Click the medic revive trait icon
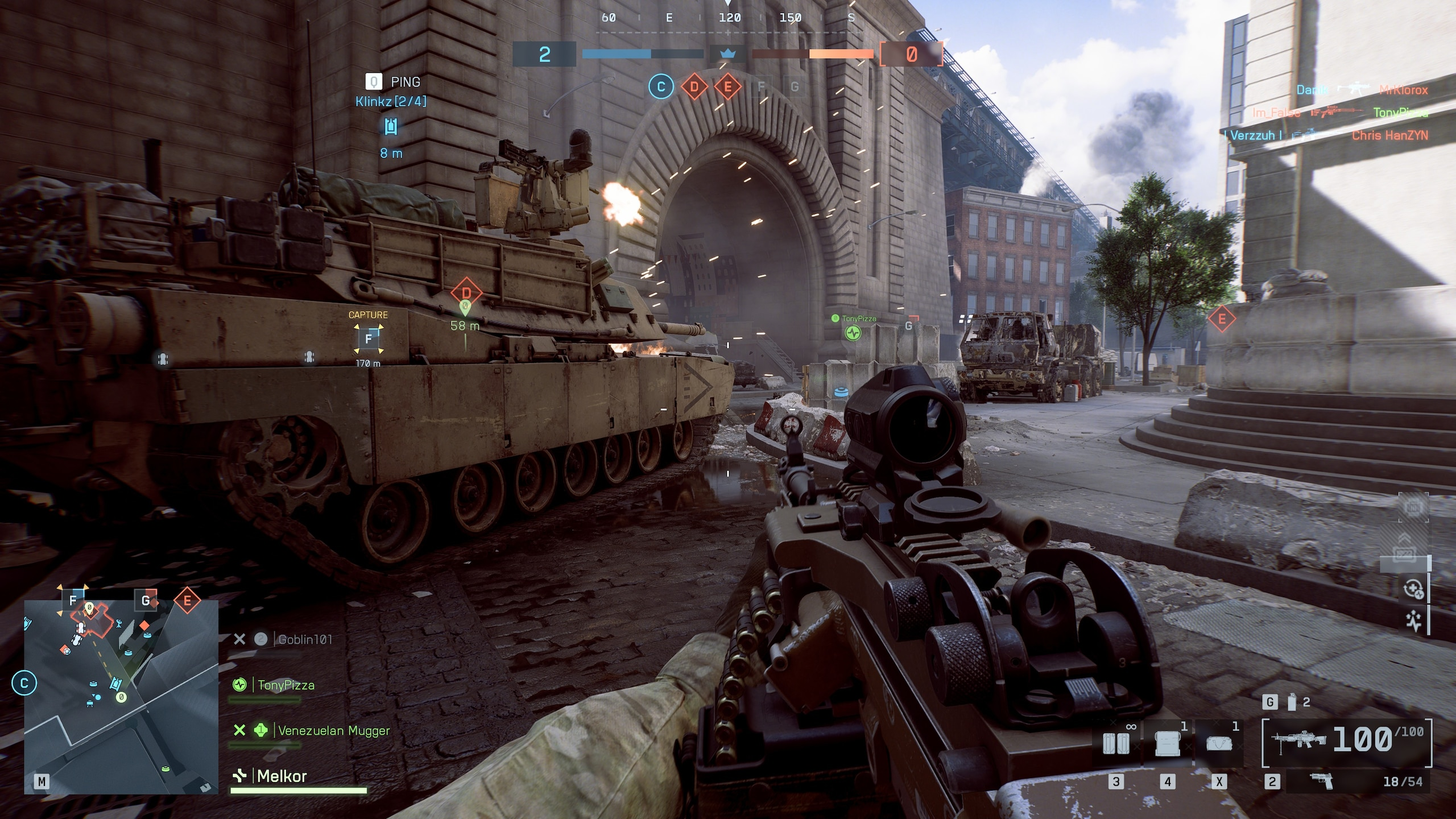Screen dimensions: 1456x819 [x=1414, y=589]
